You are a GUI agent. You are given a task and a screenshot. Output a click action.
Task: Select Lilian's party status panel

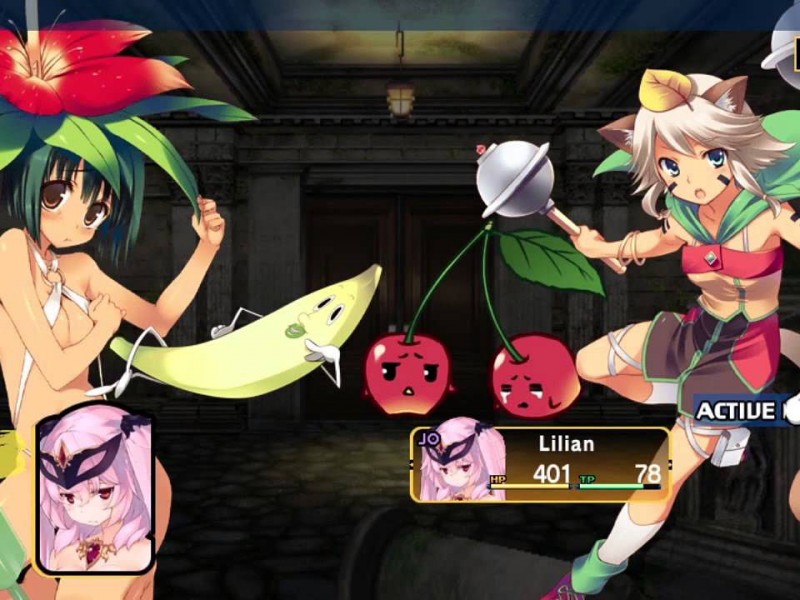tap(541, 464)
